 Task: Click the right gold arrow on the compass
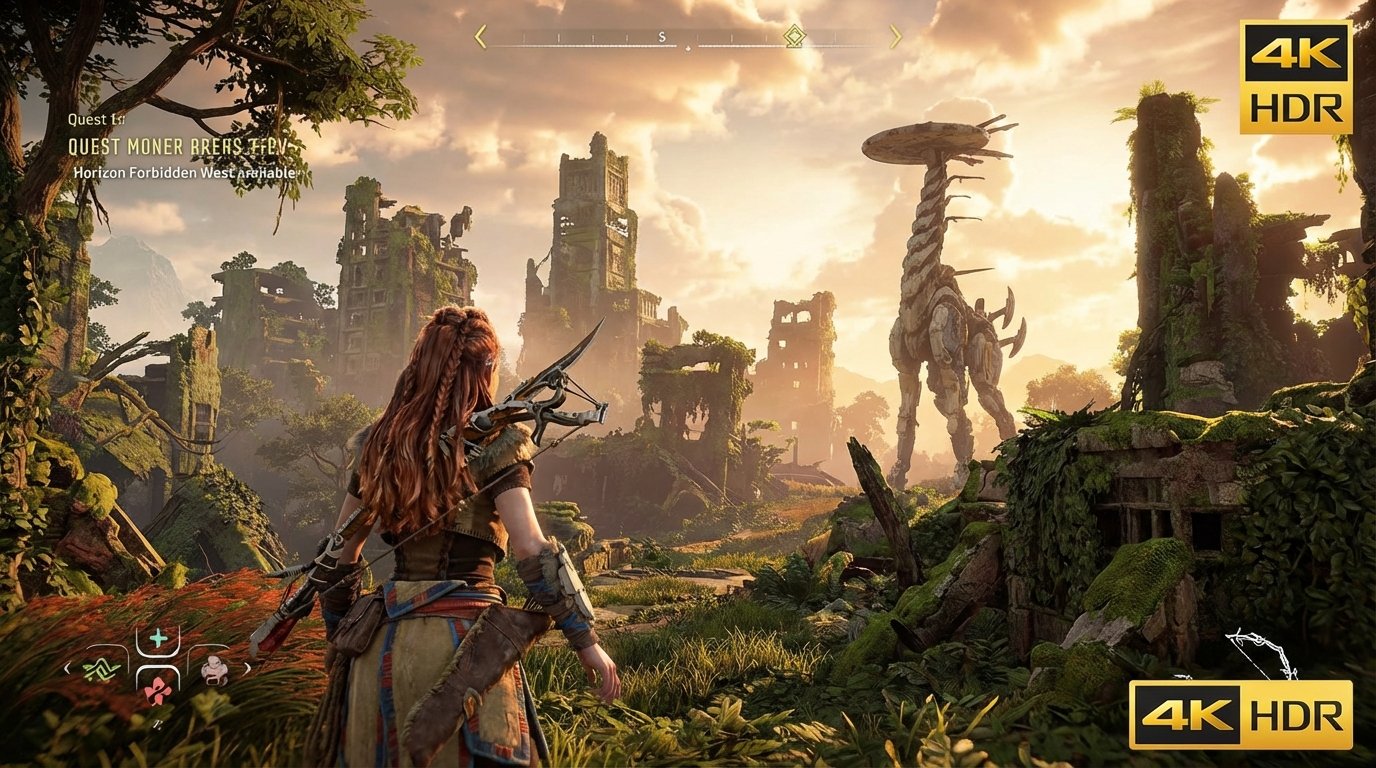pyautogui.click(x=896, y=36)
